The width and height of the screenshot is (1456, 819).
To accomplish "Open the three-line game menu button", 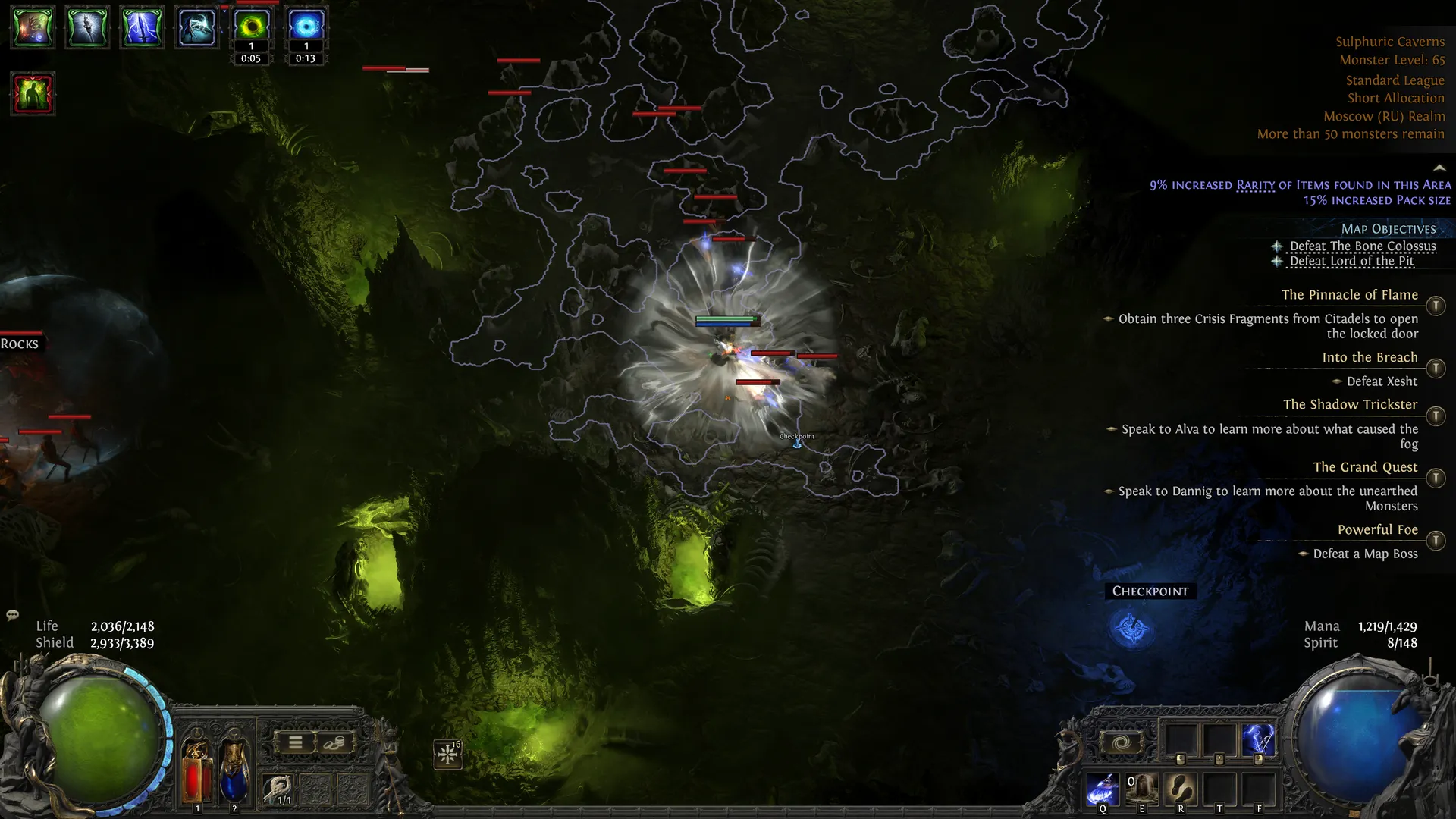I will [x=296, y=742].
